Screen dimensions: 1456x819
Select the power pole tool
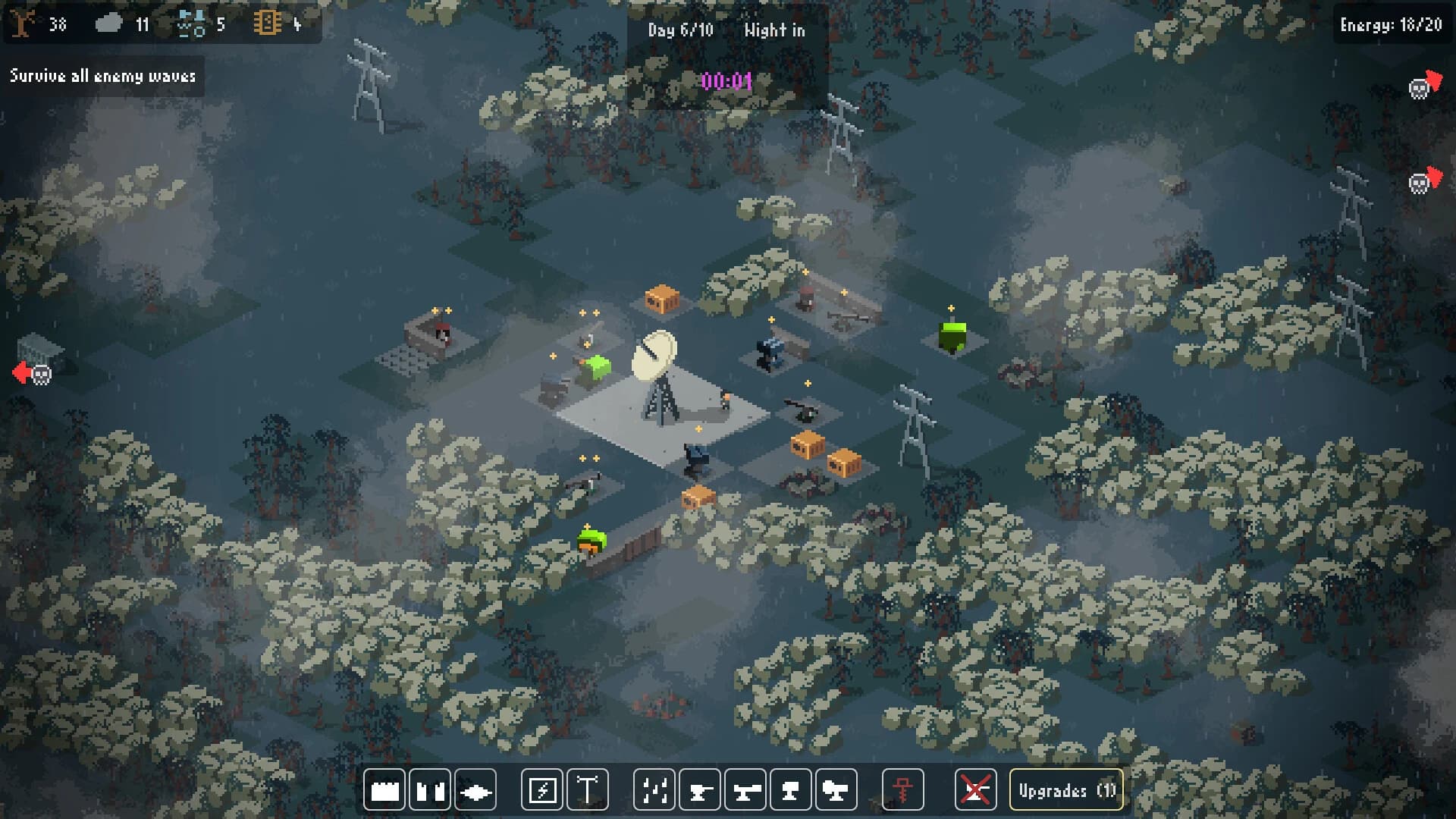coord(588,789)
